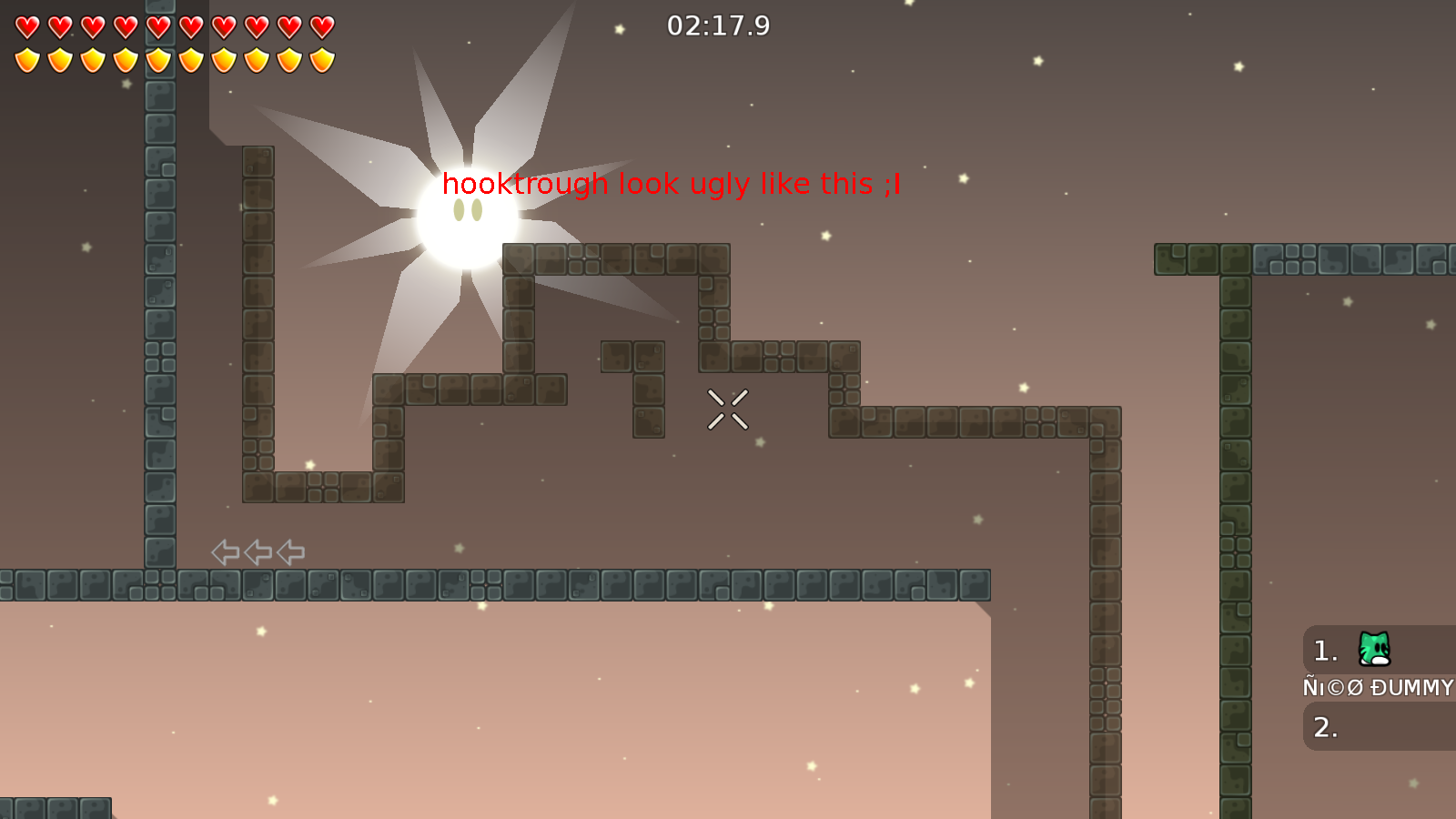The width and height of the screenshot is (1456, 819).
Task: Click the red chat message text
Action: (x=671, y=184)
